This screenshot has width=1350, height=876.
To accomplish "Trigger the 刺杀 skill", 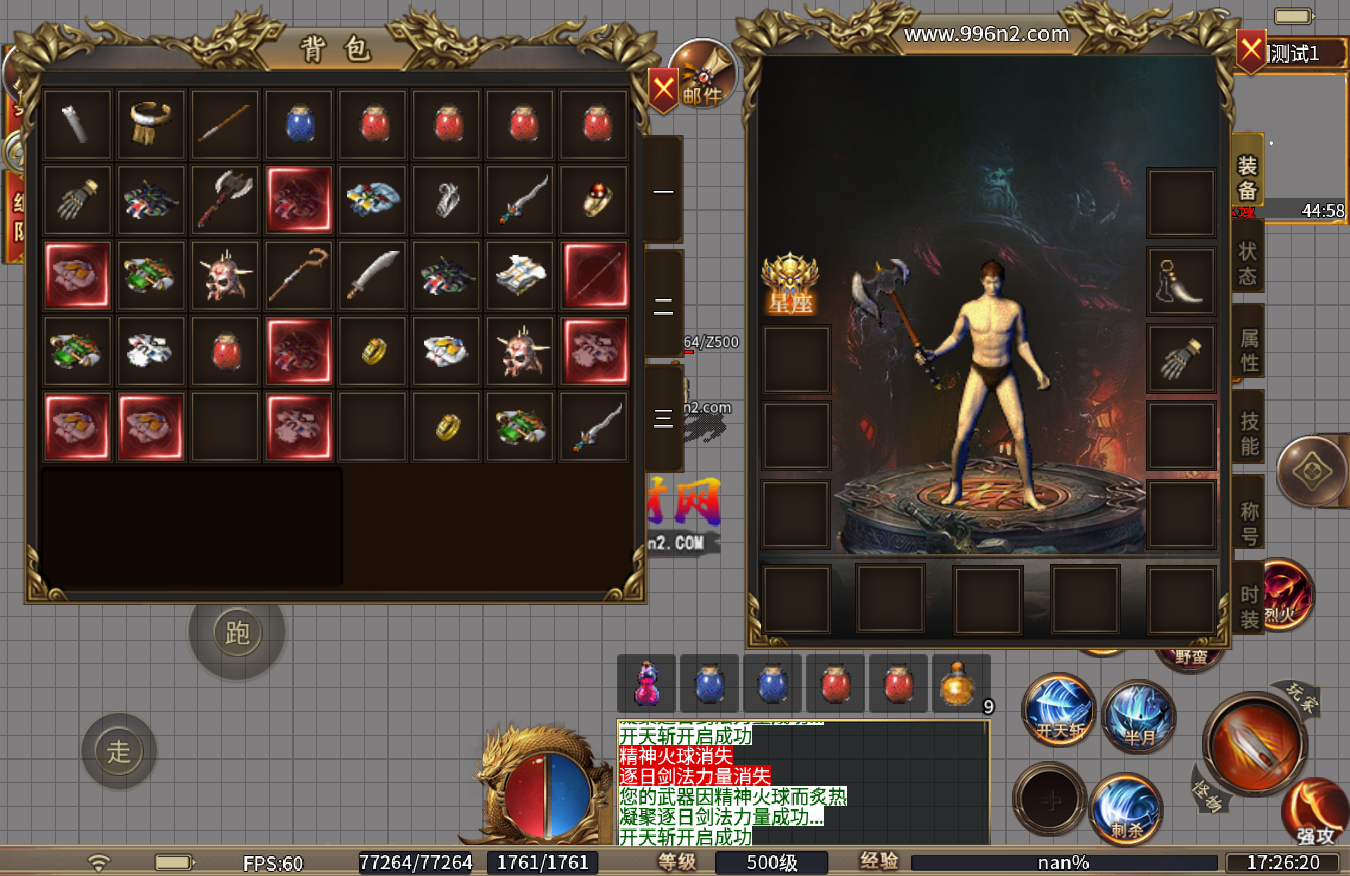I will click(1125, 809).
